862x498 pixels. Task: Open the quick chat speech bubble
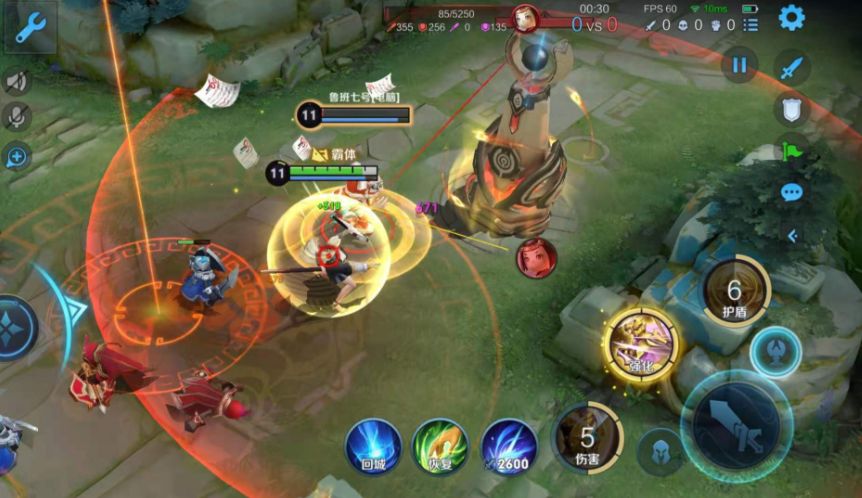point(792,192)
